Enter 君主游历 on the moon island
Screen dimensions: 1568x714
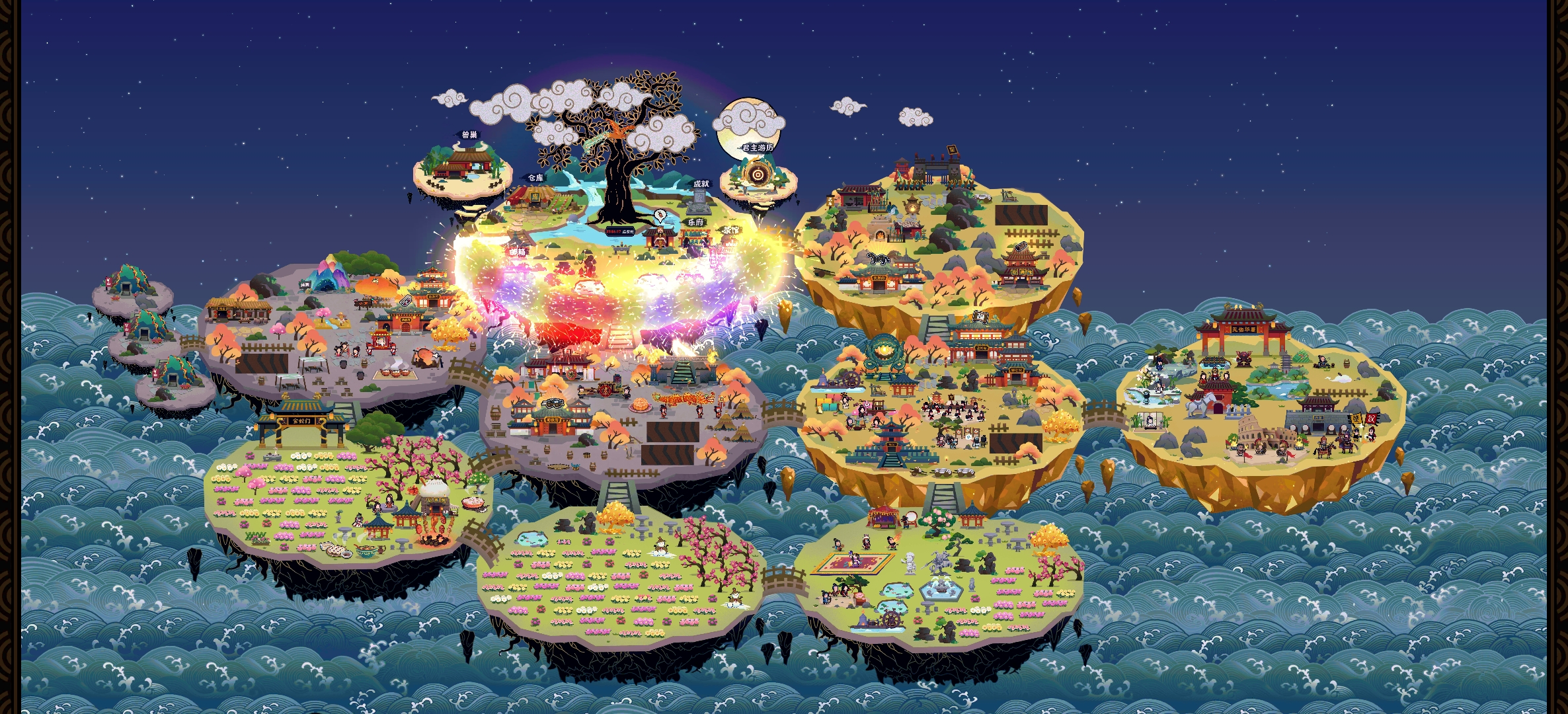coord(757,173)
